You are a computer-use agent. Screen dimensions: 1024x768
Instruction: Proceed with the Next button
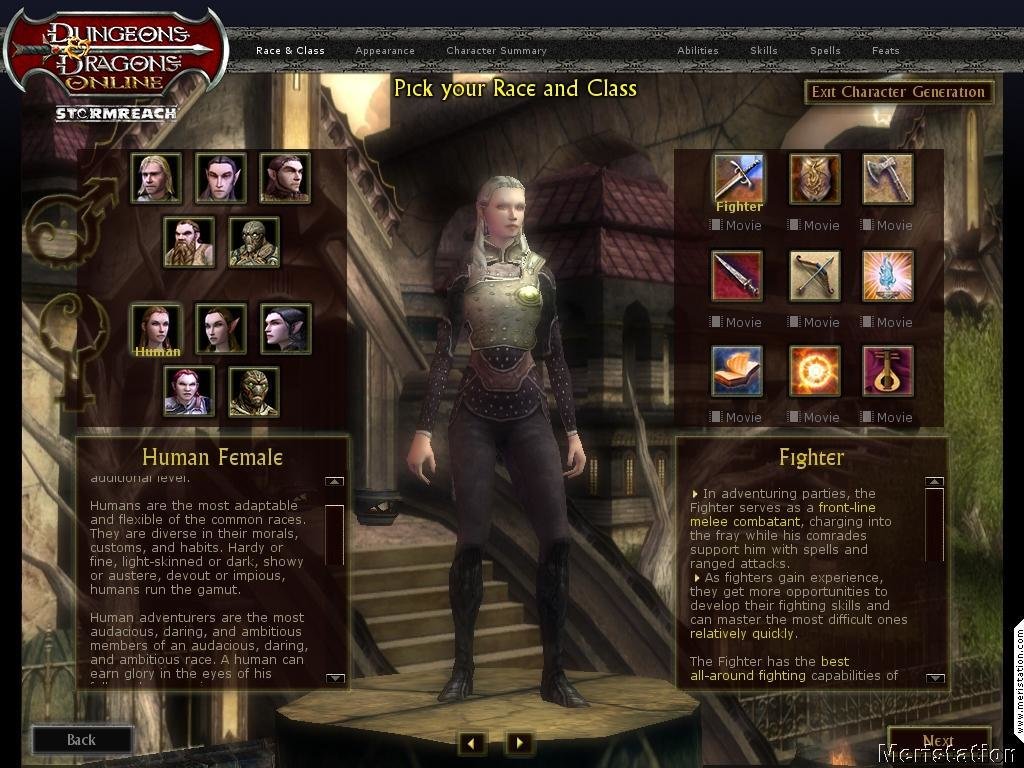click(x=938, y=741)
